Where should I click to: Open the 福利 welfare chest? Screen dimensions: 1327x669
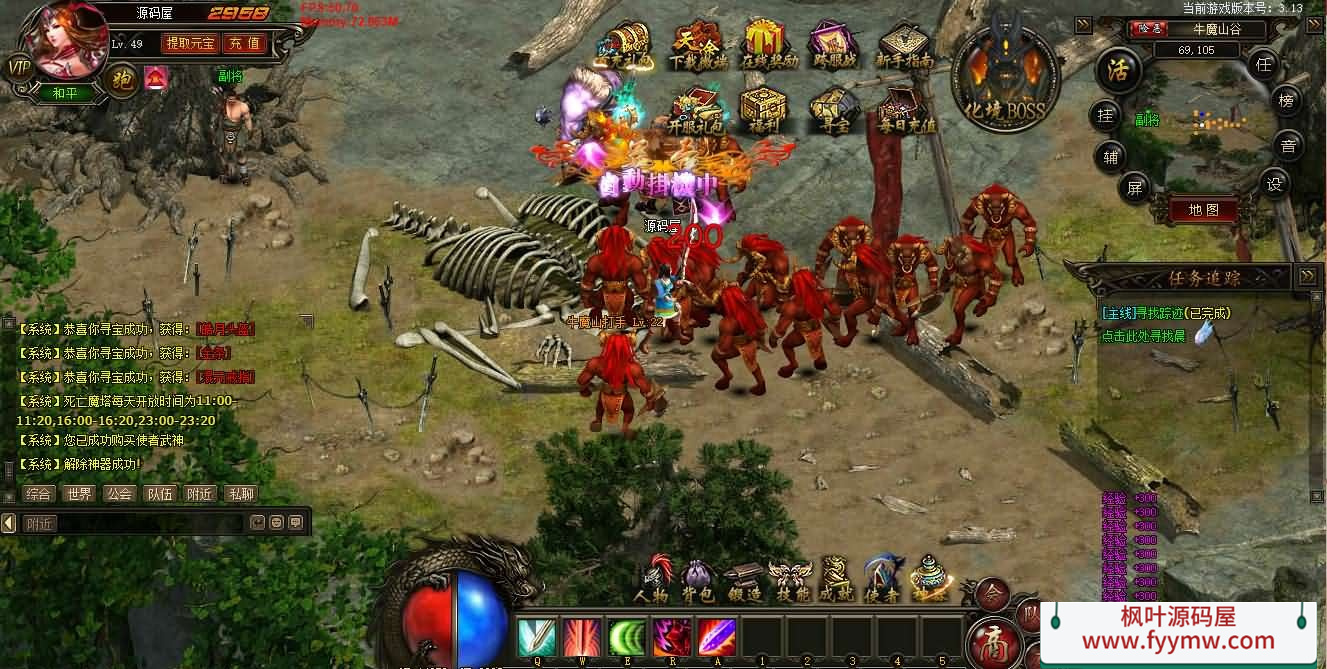pos(762,109)
